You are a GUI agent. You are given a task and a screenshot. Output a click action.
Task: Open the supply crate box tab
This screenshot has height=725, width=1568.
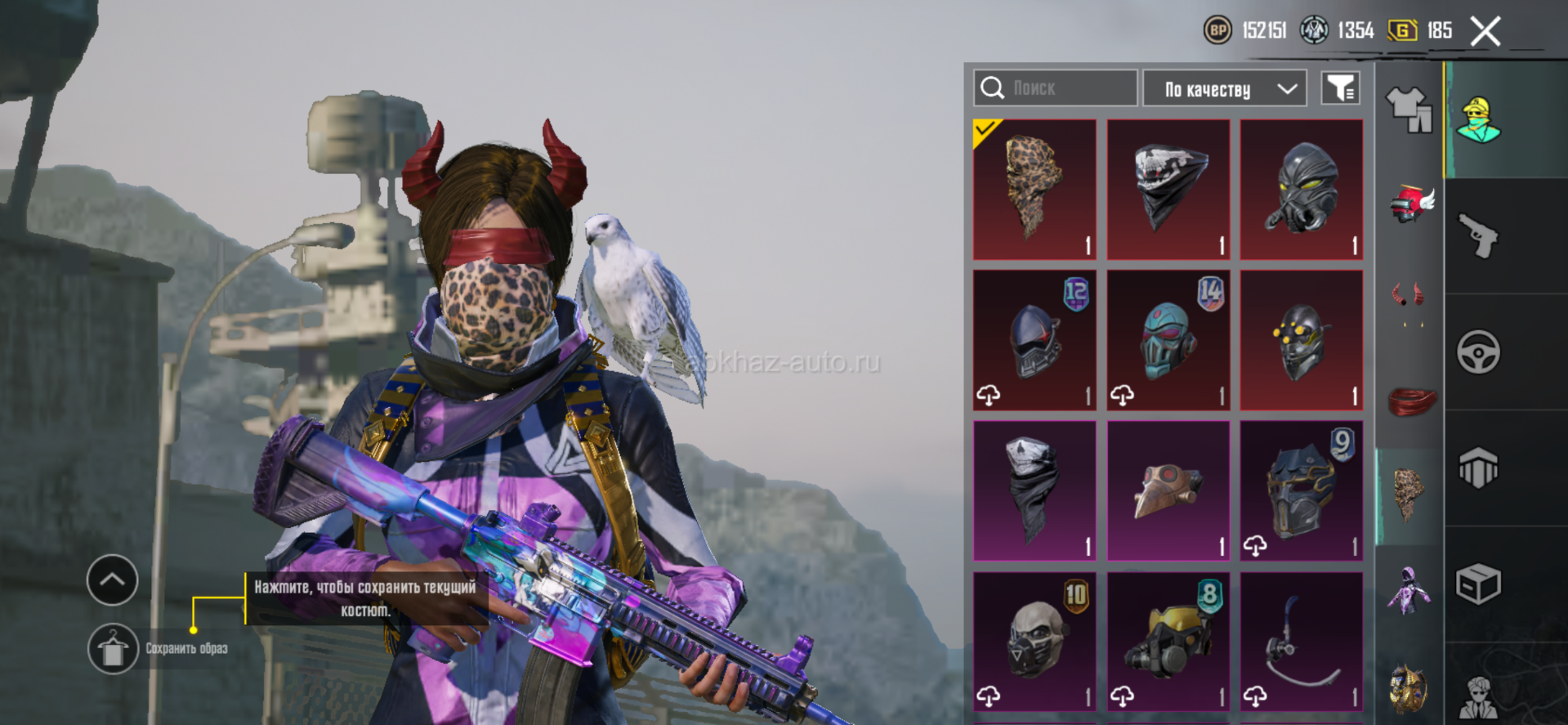click(x=1478, y=584)
